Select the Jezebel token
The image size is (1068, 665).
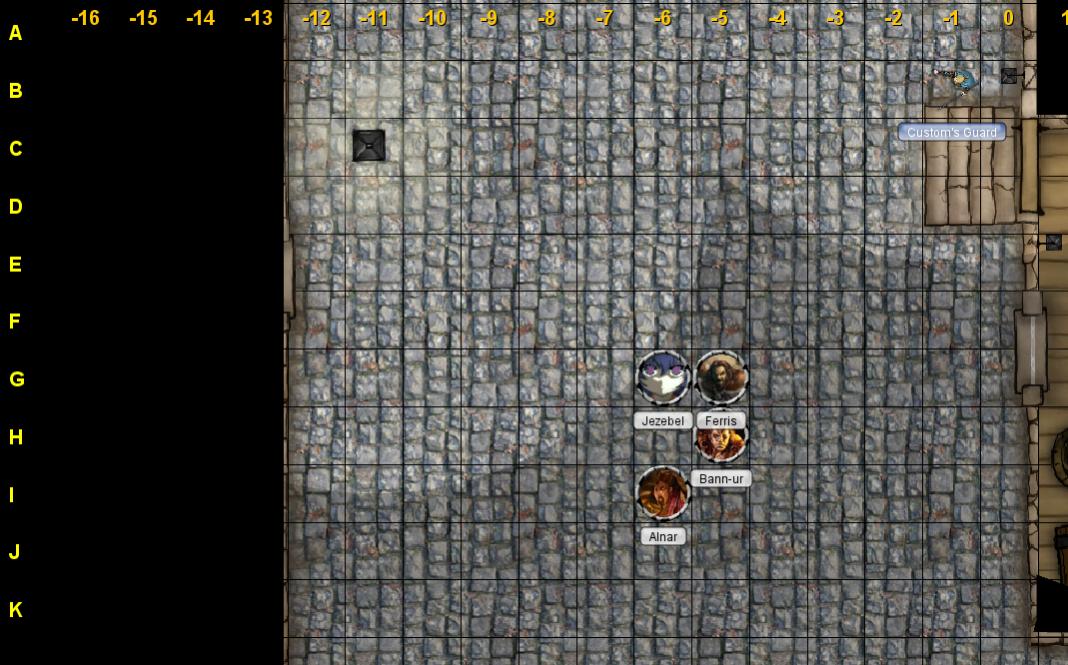click(663, 378)
